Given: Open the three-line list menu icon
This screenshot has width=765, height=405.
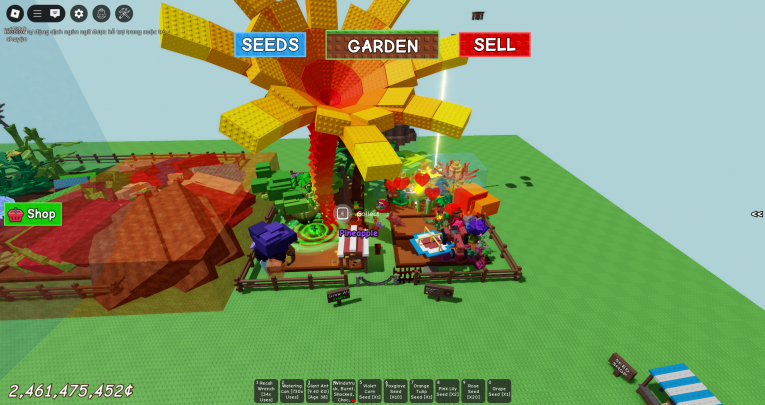Looking at the screenshot, I should click(x=37, y=14).
